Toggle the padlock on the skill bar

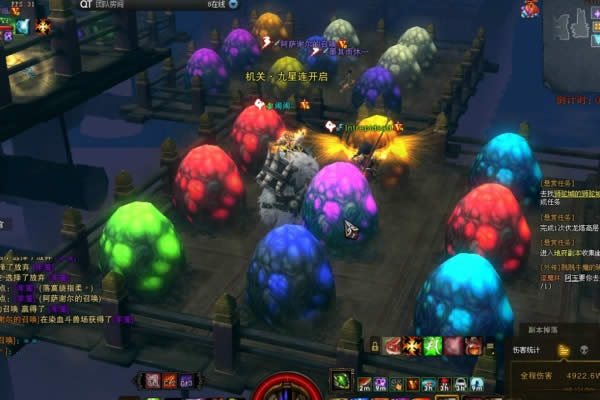375,345
